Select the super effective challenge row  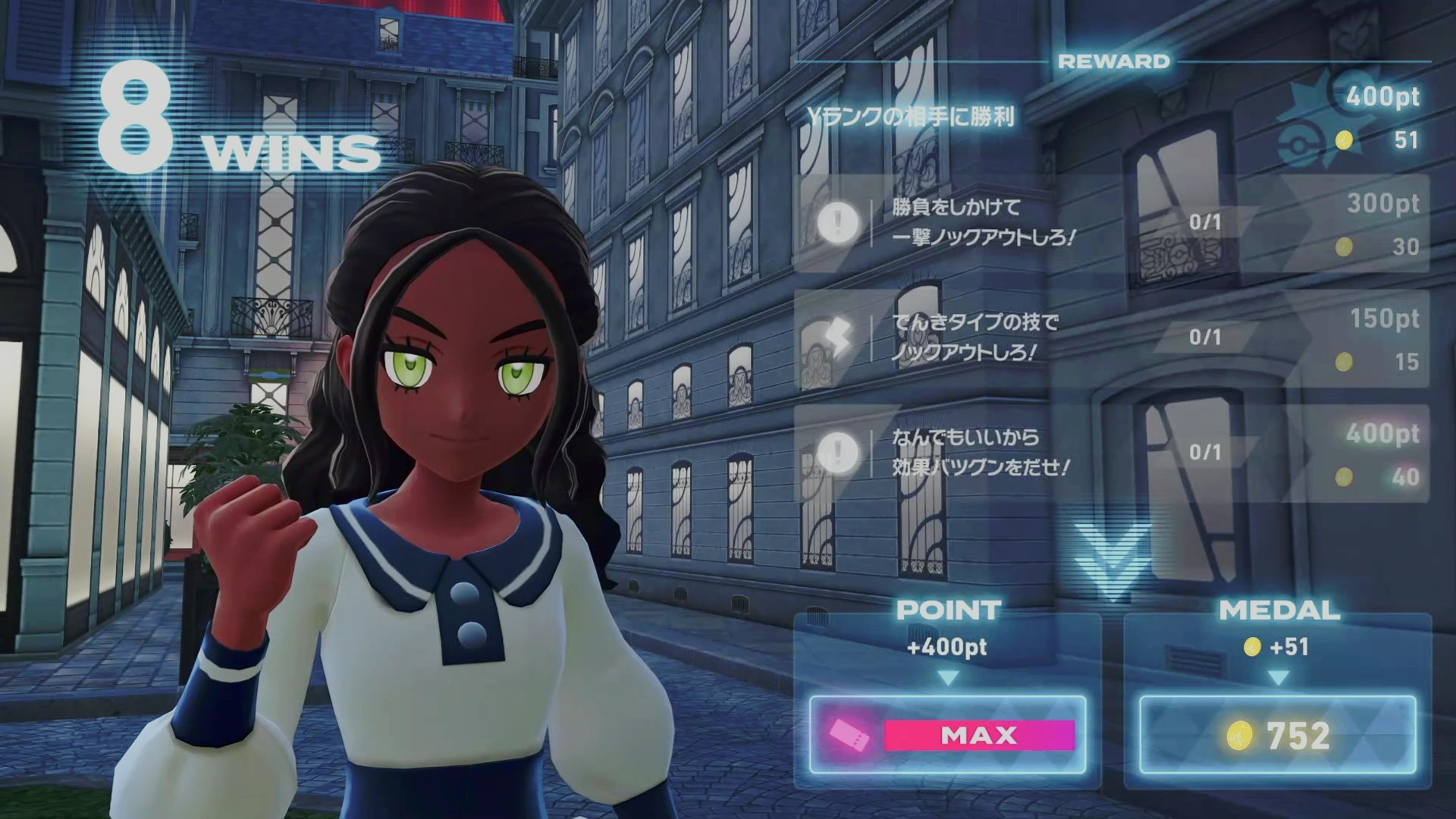(1111, 453)
